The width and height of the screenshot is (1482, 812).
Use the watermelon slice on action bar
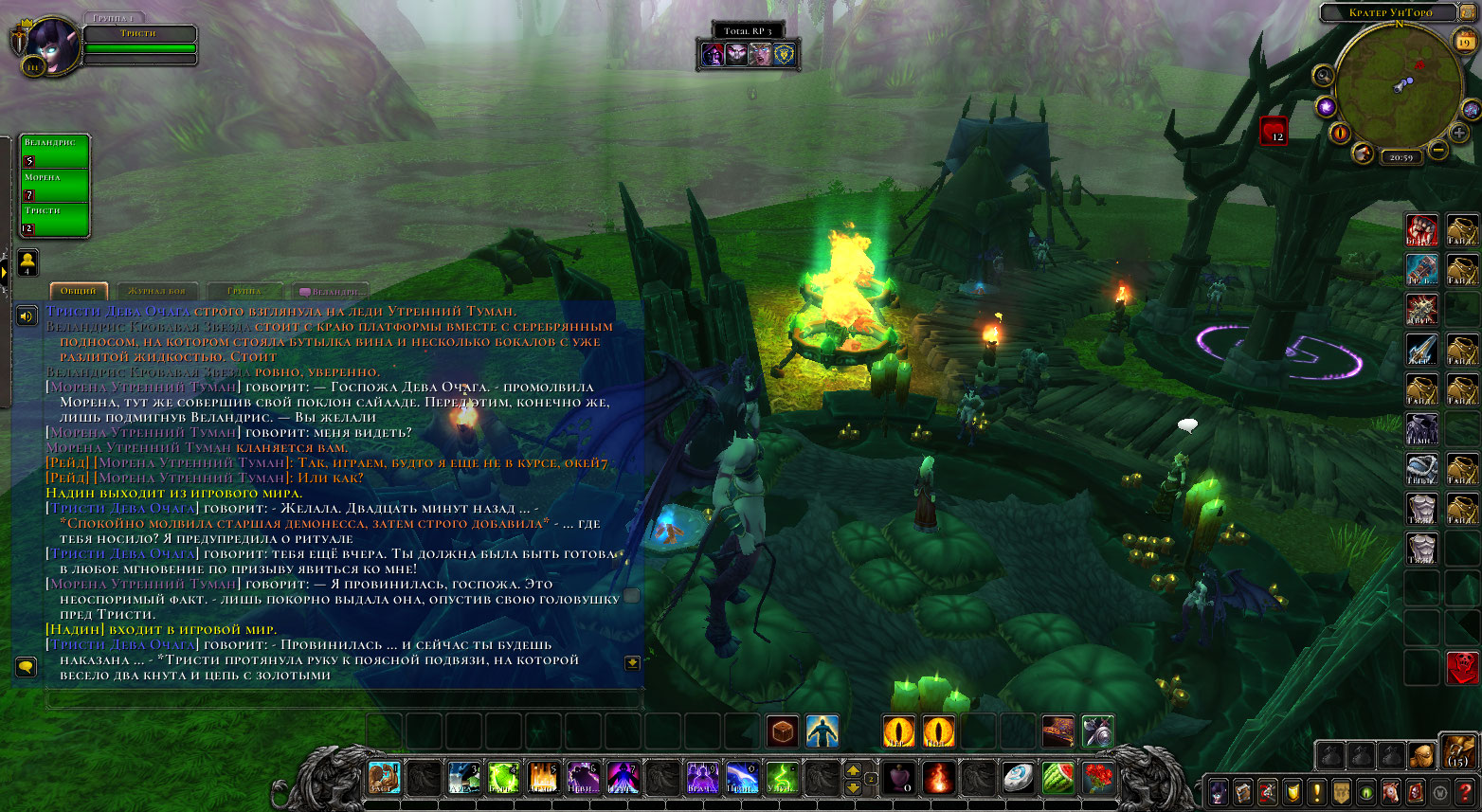click(x=1058, y=779)
